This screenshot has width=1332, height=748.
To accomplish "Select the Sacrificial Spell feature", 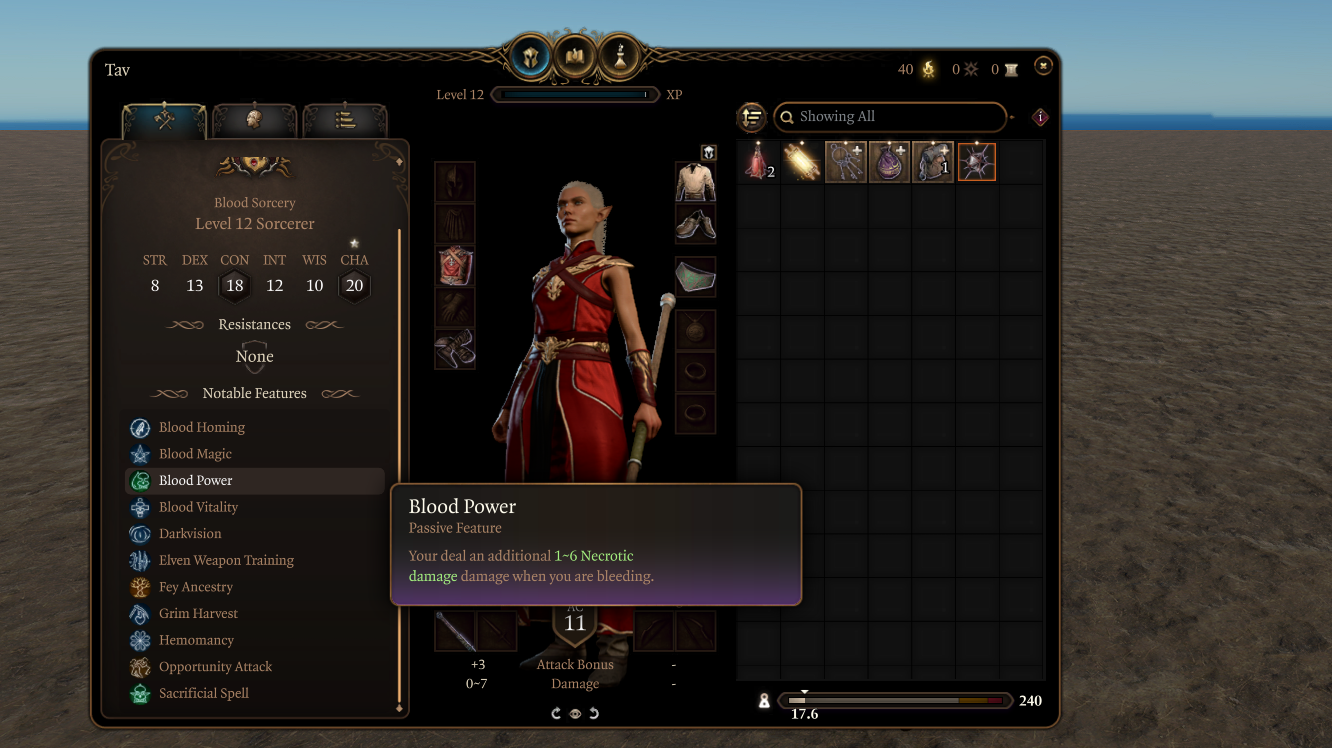I will click(204, 693).
